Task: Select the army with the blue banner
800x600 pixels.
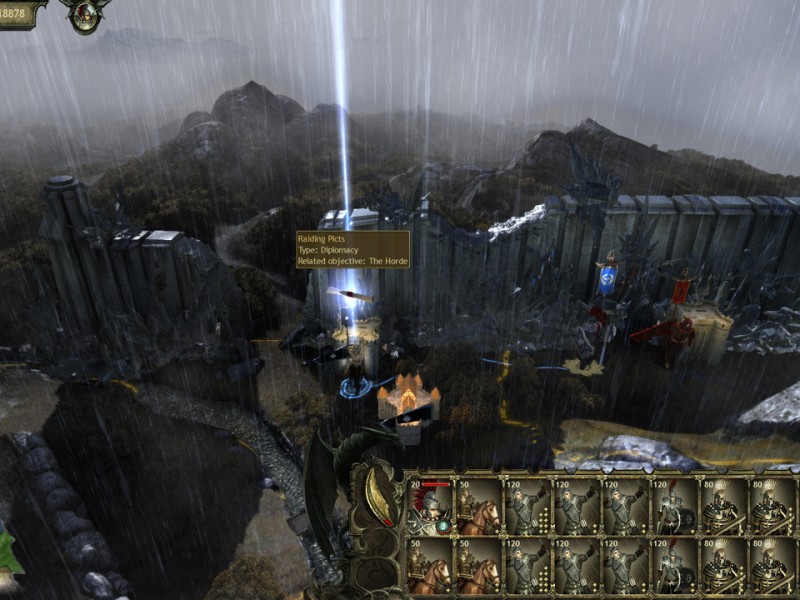Action: (x=607, y=280)
